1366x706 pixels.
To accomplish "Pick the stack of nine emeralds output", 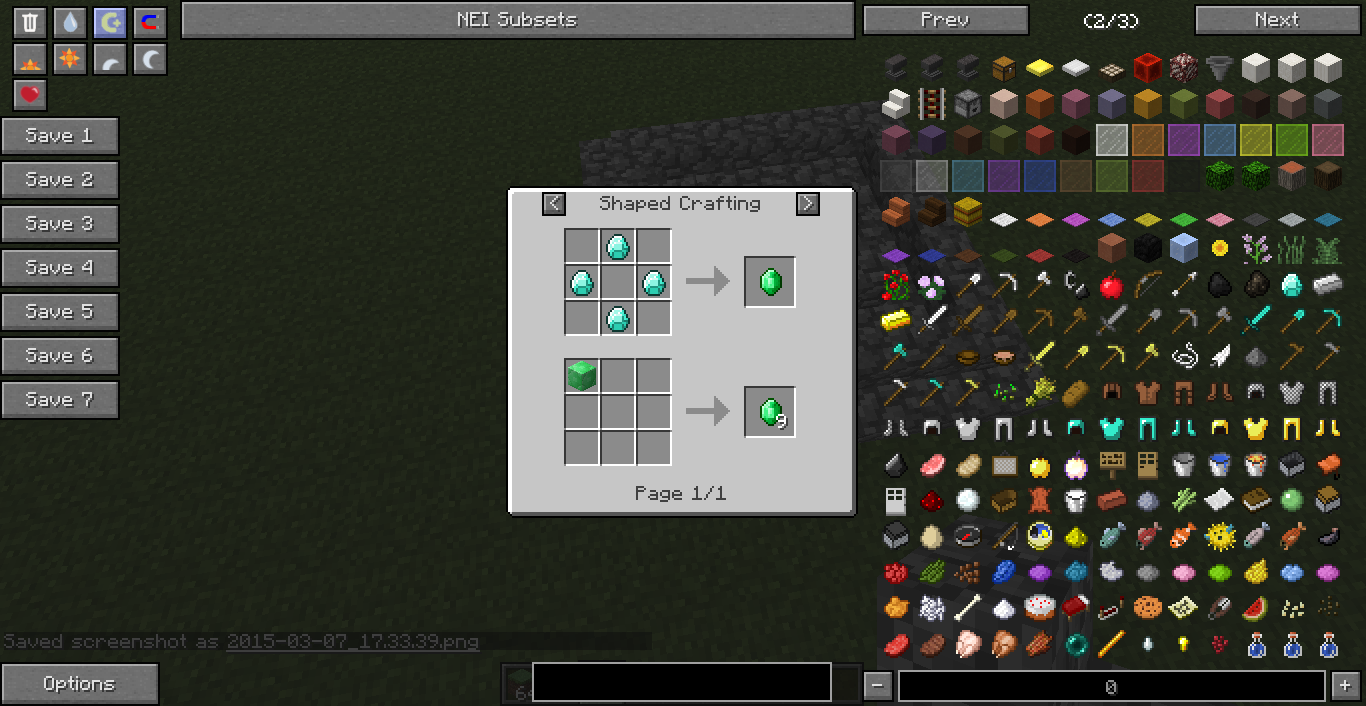I will click(x=770, y=412).
